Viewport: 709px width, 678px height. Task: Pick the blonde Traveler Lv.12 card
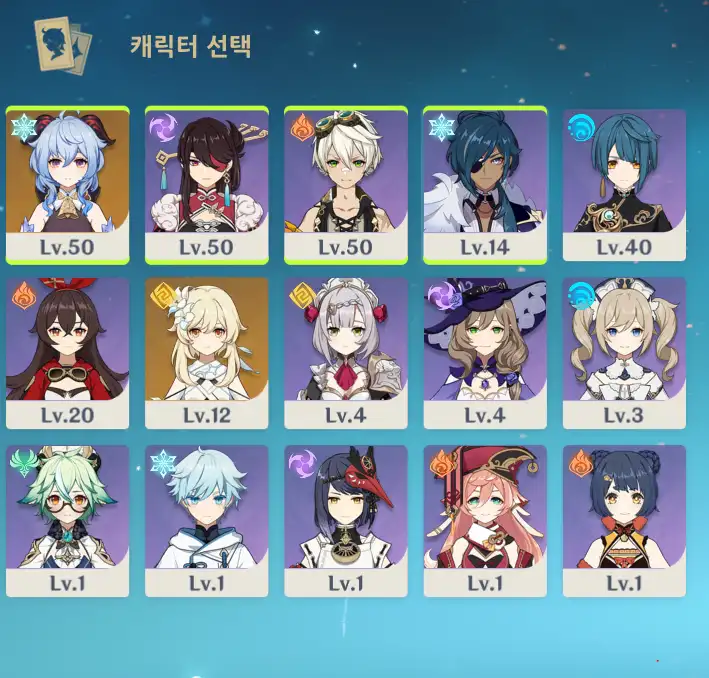tap(206, 352)
